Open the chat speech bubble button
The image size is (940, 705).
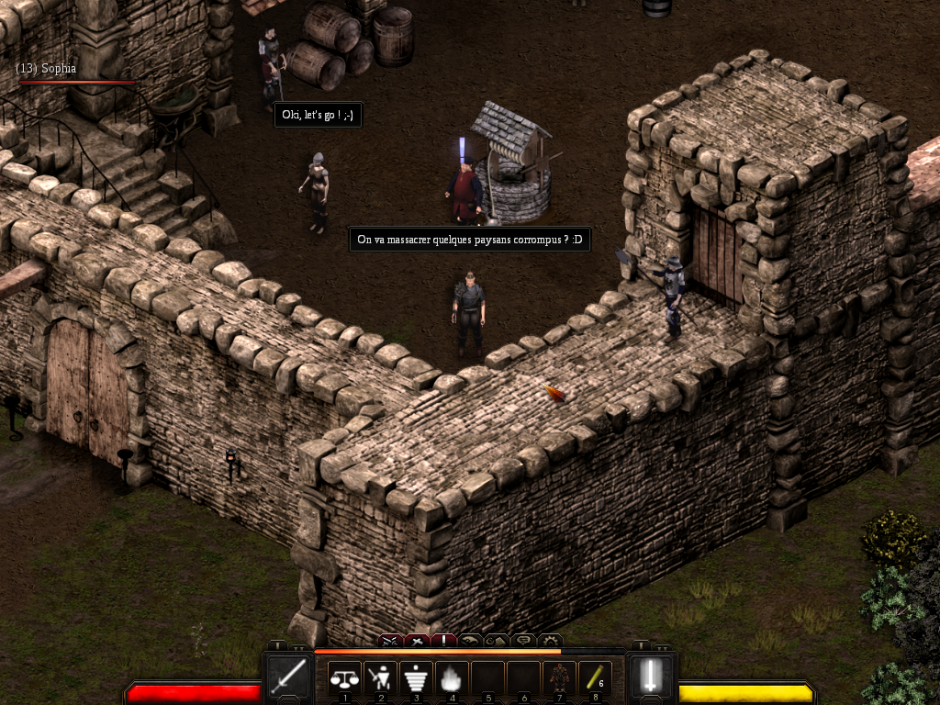click(x=522, y=640)
